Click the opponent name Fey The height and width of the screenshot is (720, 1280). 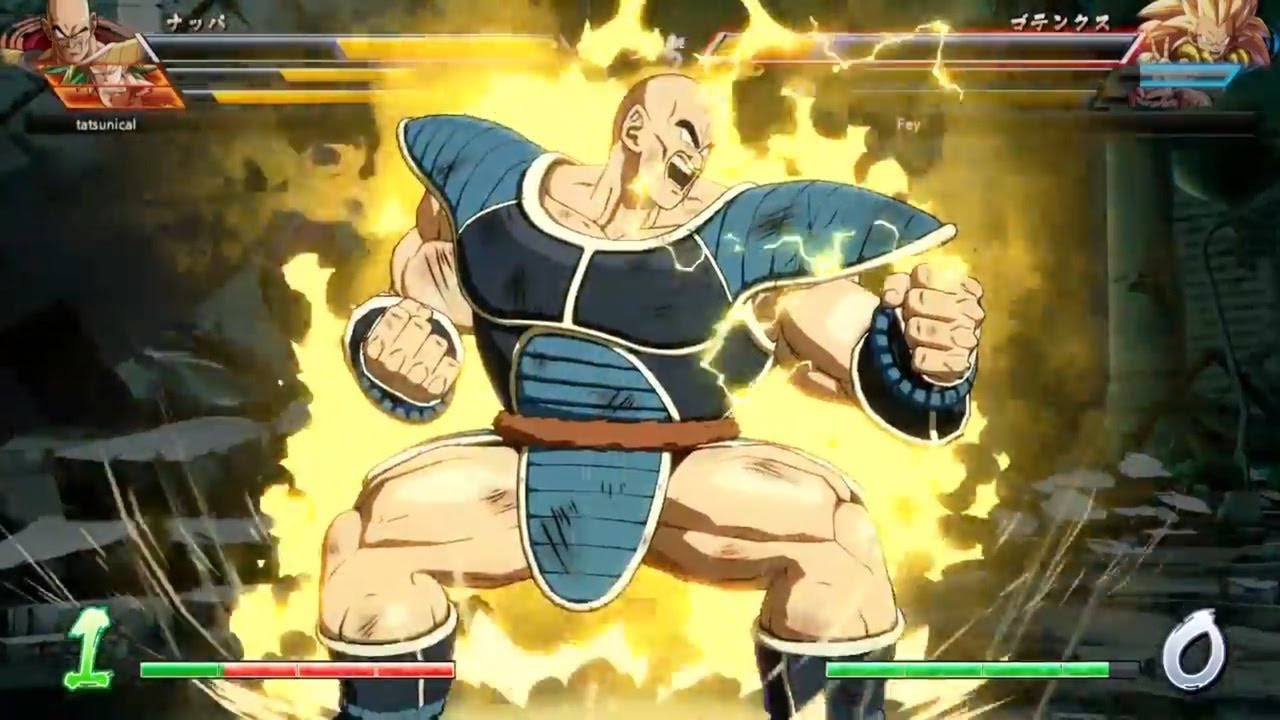click(x=908, y=124)
